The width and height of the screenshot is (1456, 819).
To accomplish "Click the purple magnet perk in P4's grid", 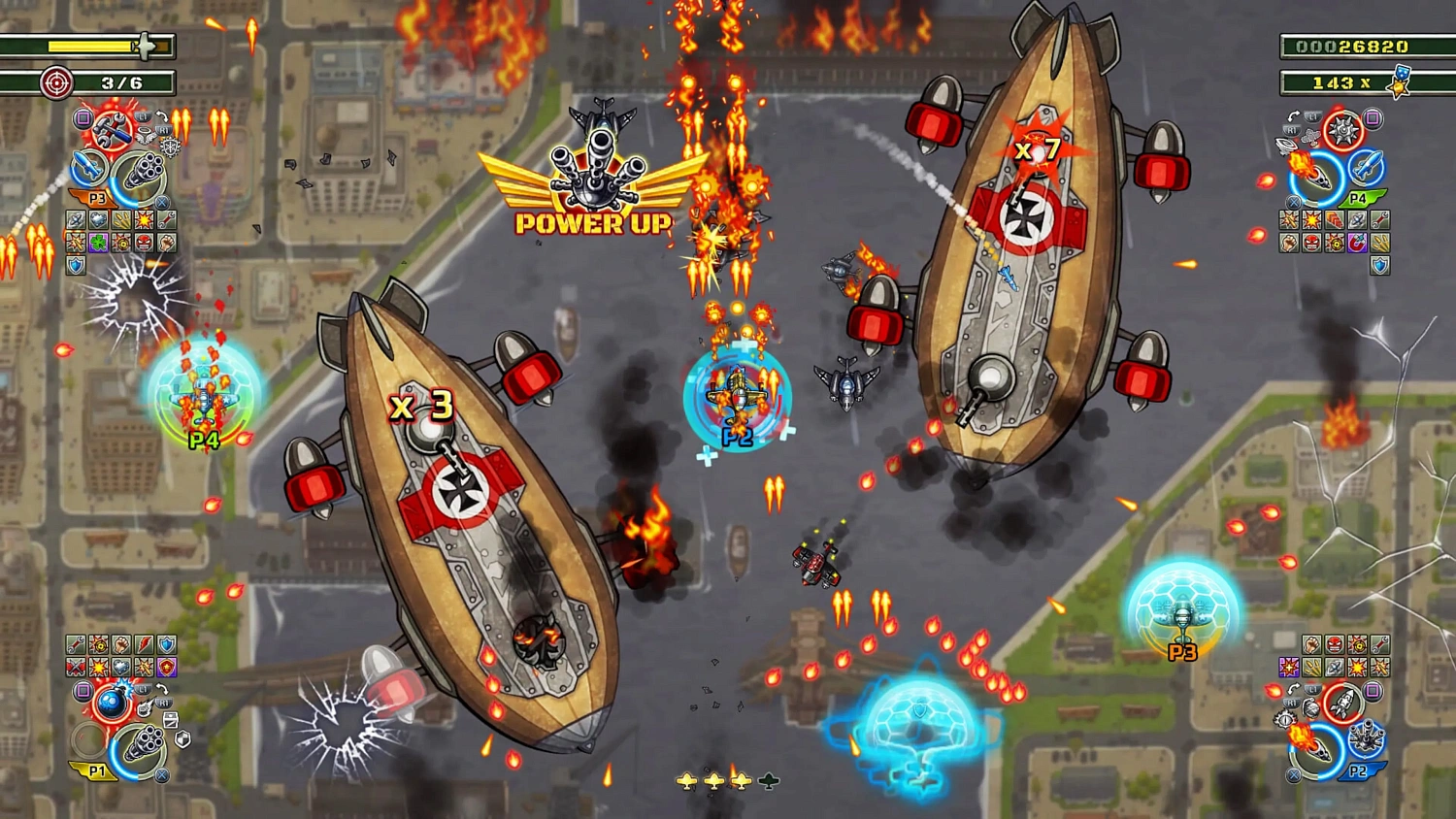I will click(x=1356, y=244).
